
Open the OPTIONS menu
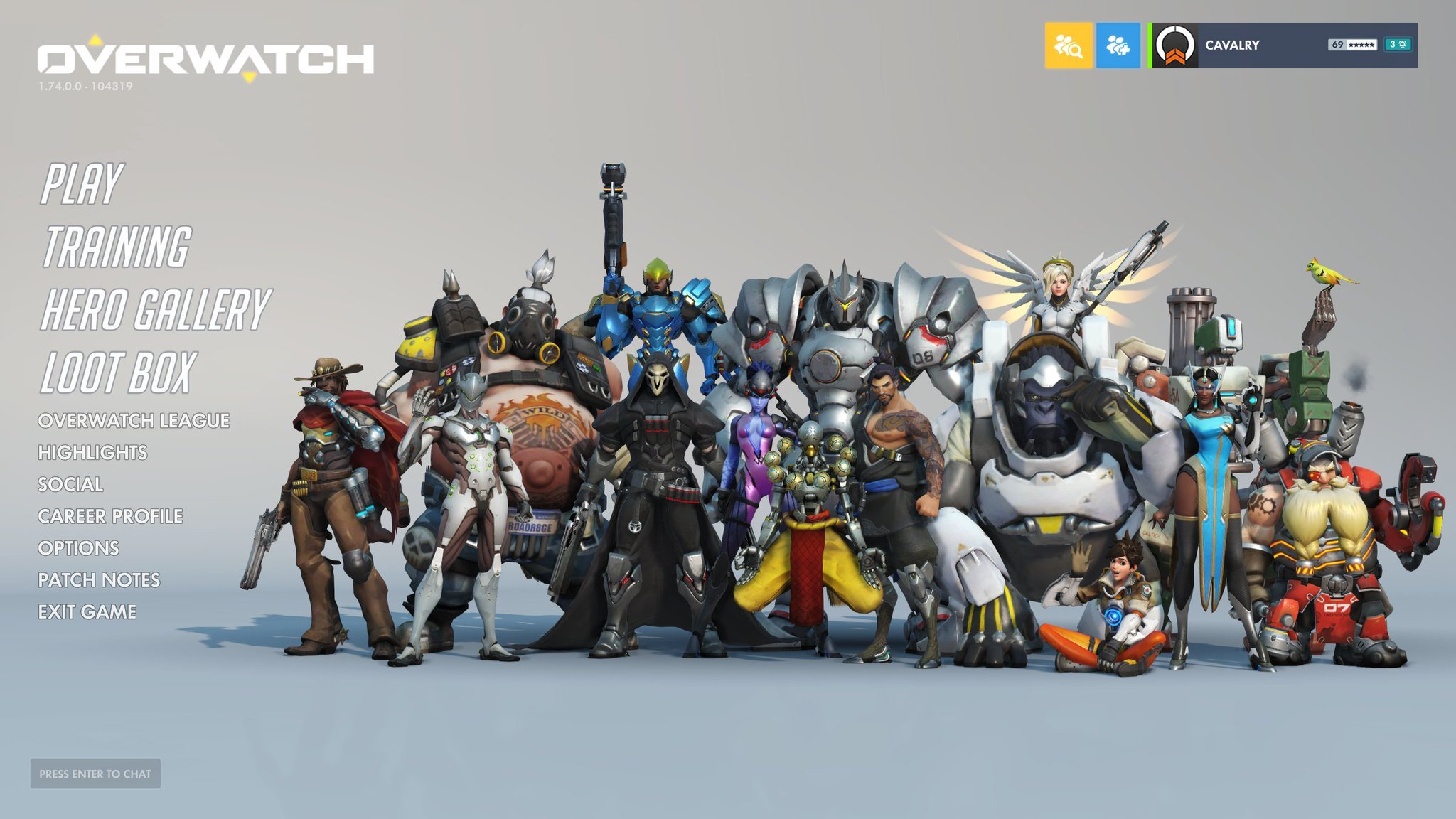coord(80,549)
